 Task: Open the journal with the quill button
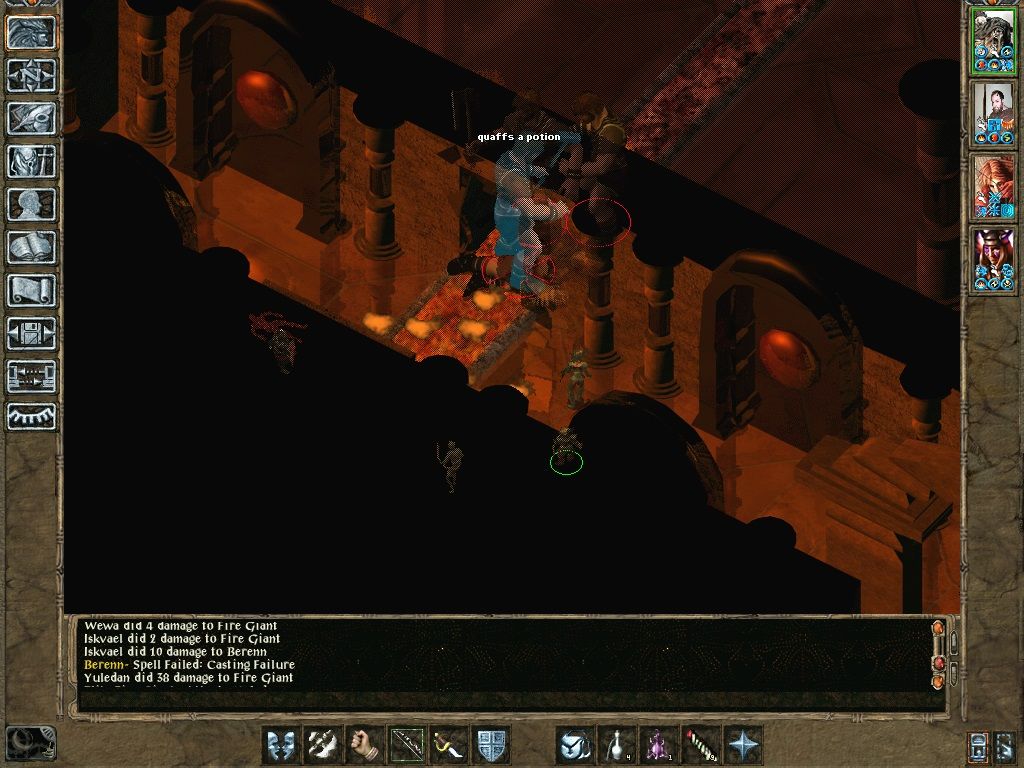pyautogui.click(x=32, y=118)
